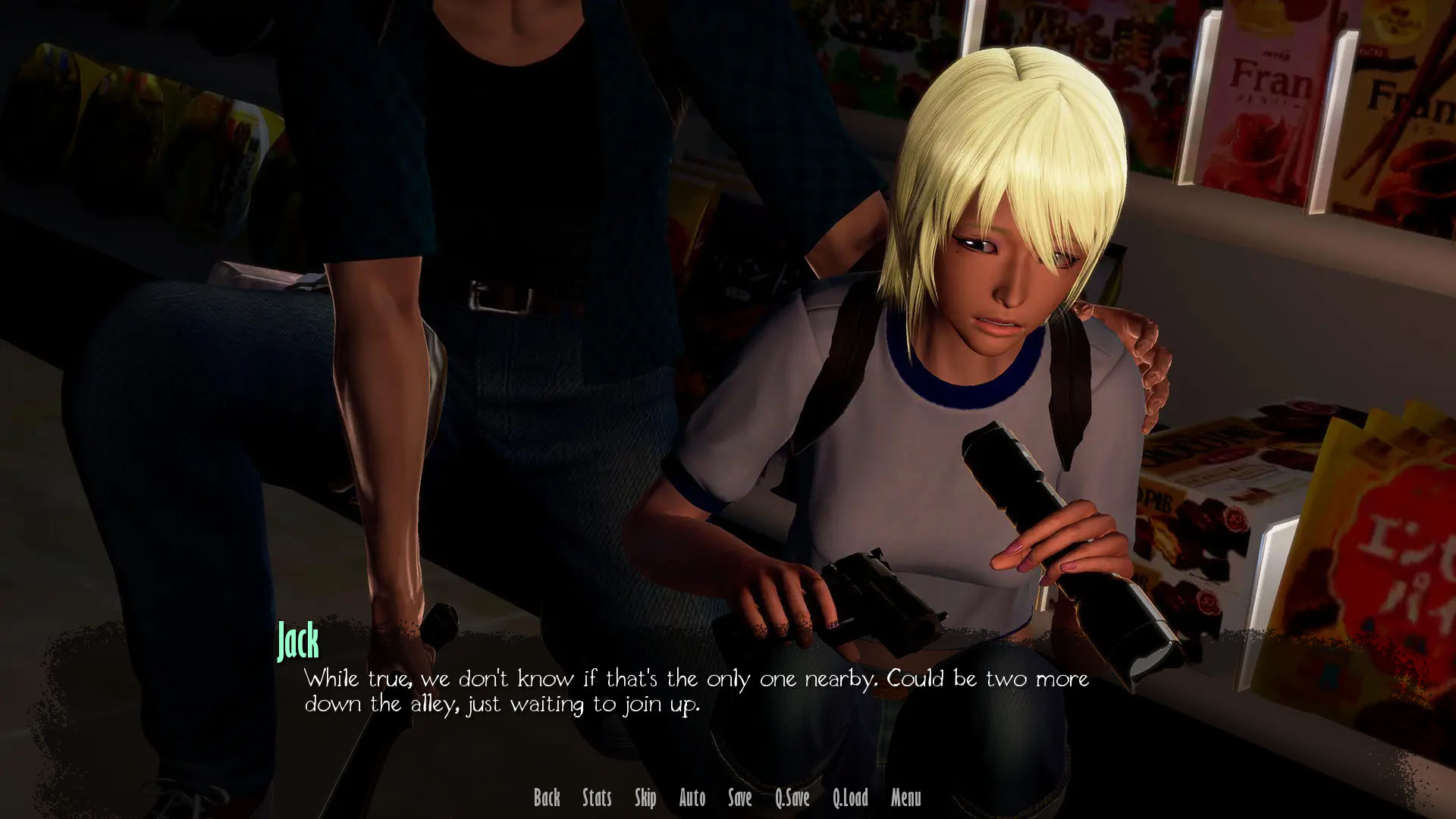Viewport: 1456px width, 819px height.
Task: Open the Stats screen
Action: (x=597, y=798)
